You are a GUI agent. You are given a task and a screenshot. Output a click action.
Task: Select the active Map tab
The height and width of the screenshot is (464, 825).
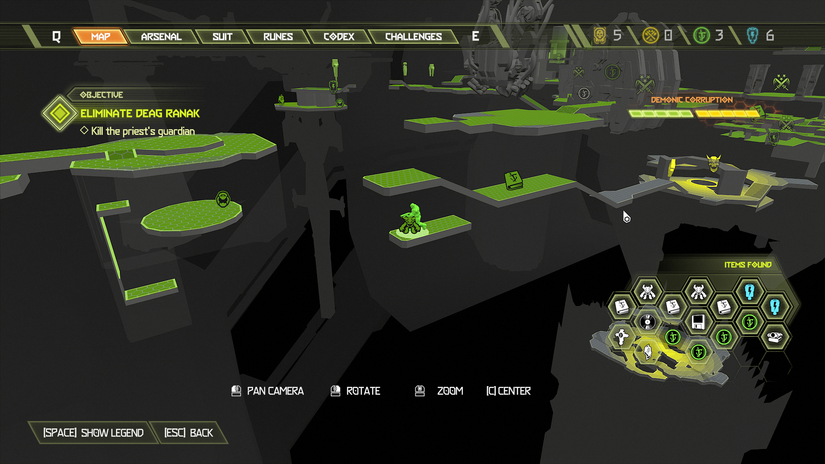(100, 37)
